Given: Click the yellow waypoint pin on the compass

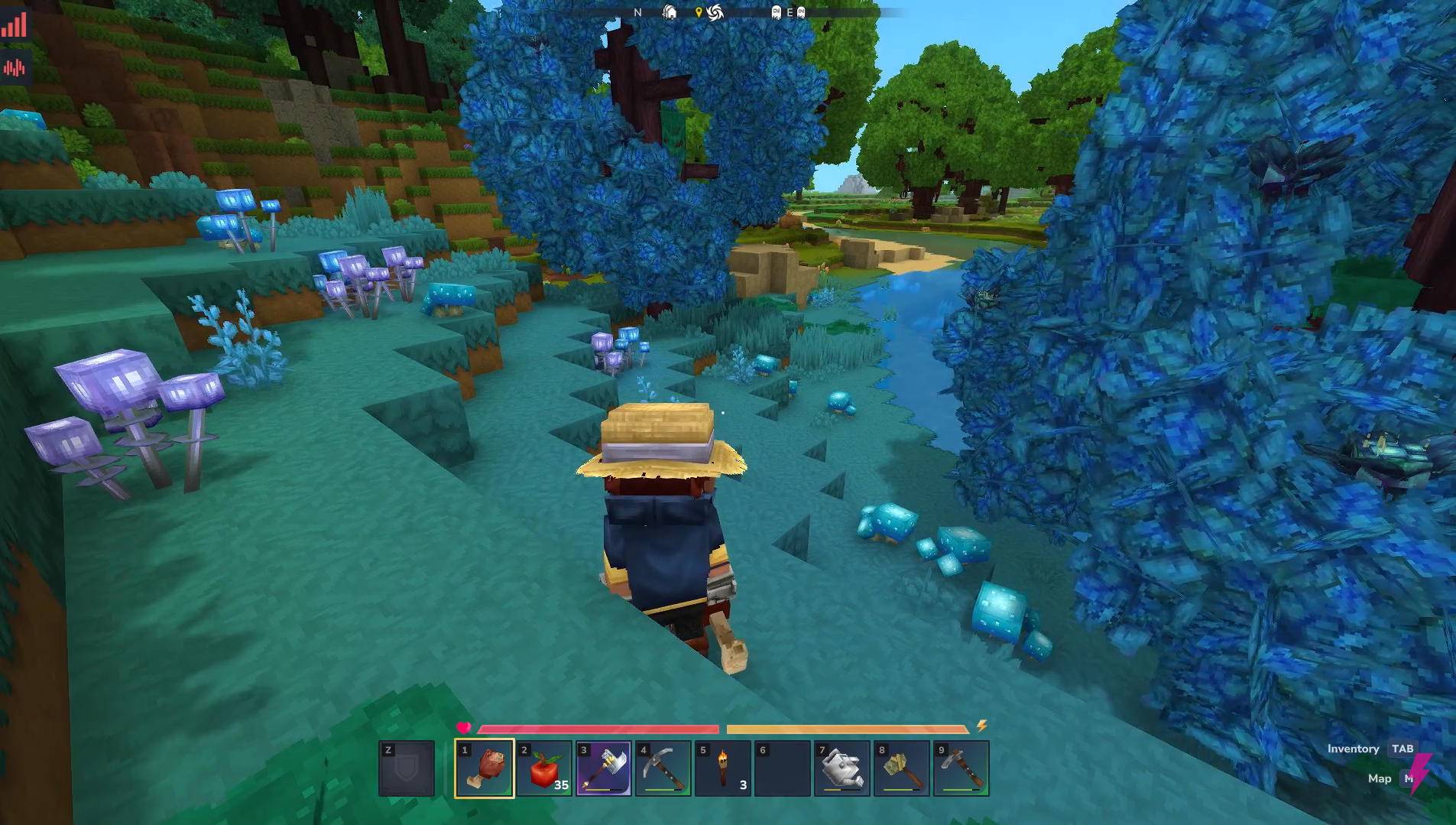Looking at the screenshot, I should pyautogui.click(x=699, y=12).
